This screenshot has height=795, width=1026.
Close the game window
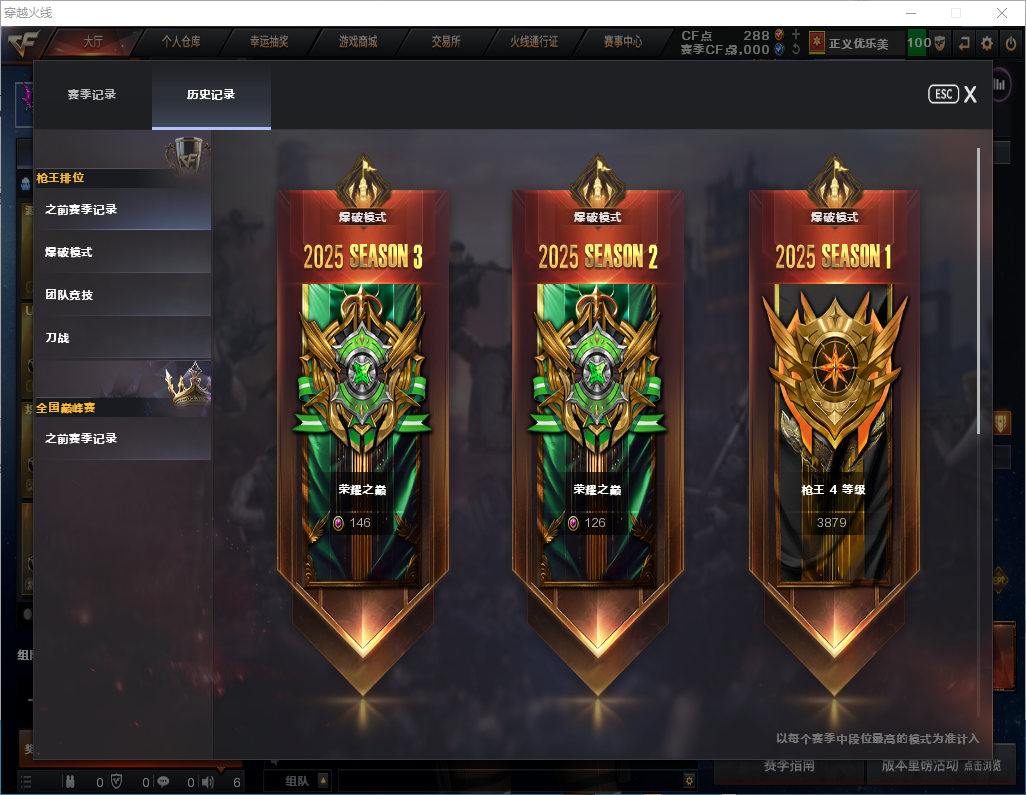[1001, 13]
